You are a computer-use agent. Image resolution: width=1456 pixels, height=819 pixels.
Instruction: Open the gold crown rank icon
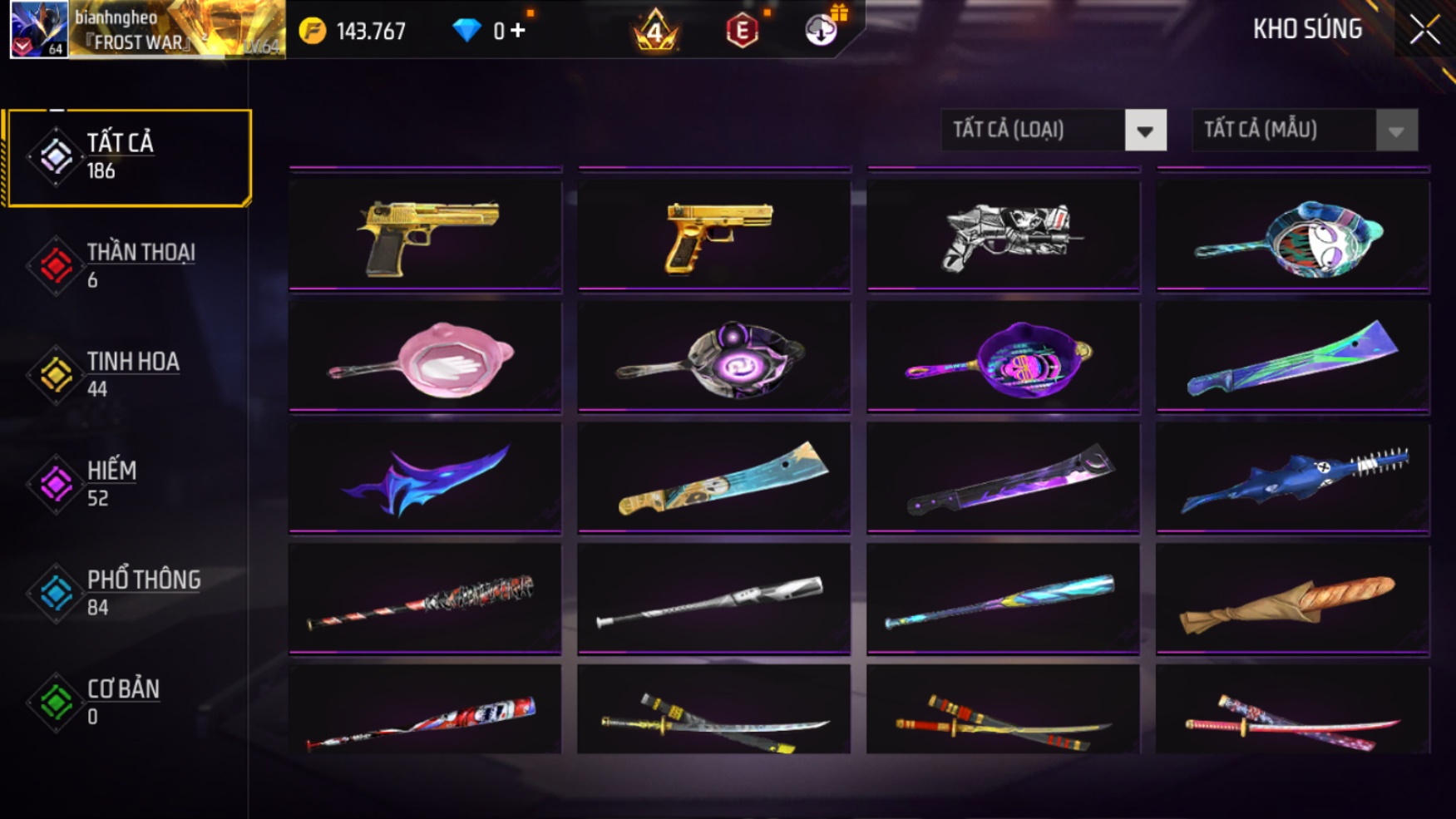tap(655, 32)
